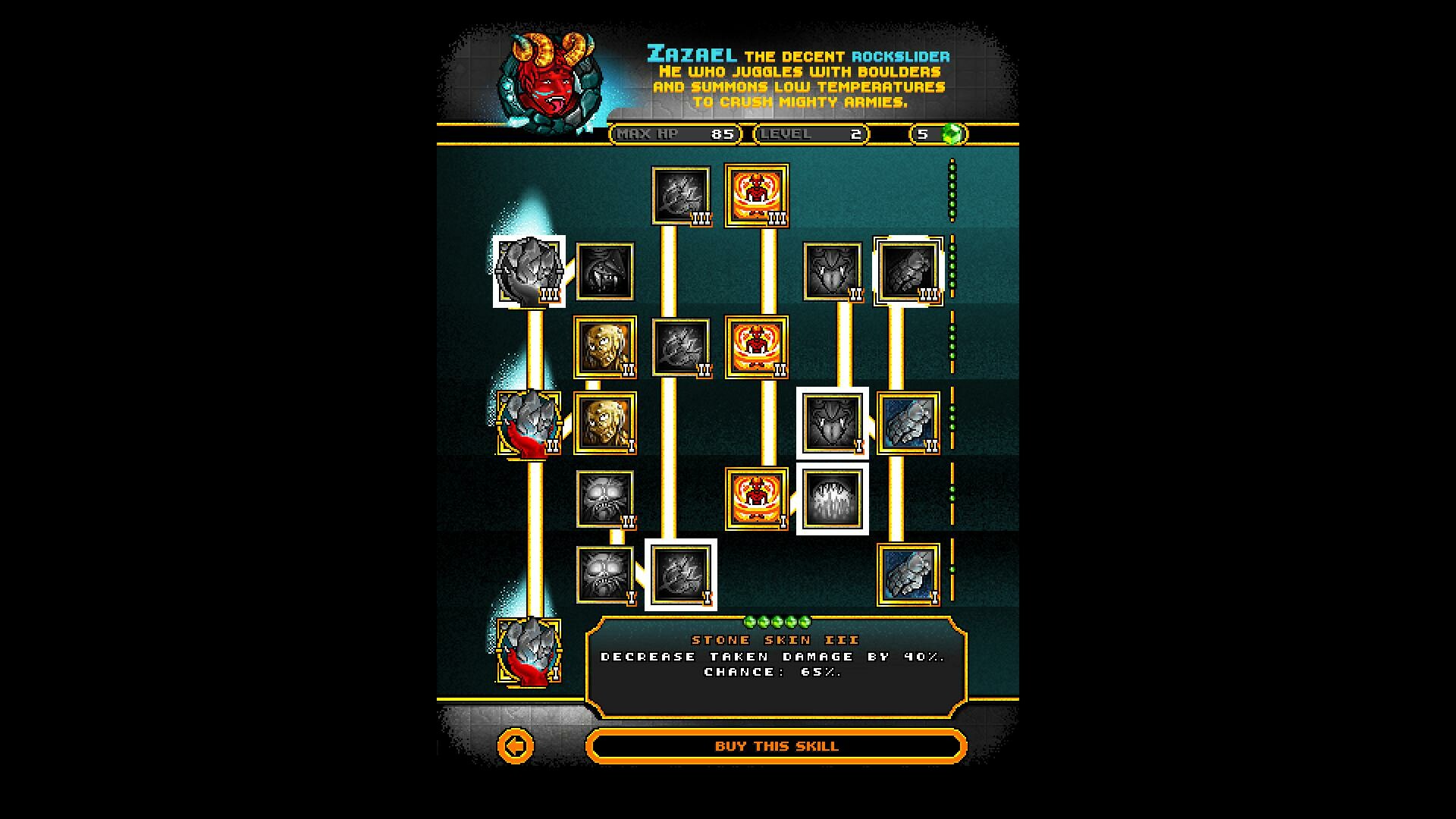Select the red-cloaked Stone Skin II skill

click(529, 423)
